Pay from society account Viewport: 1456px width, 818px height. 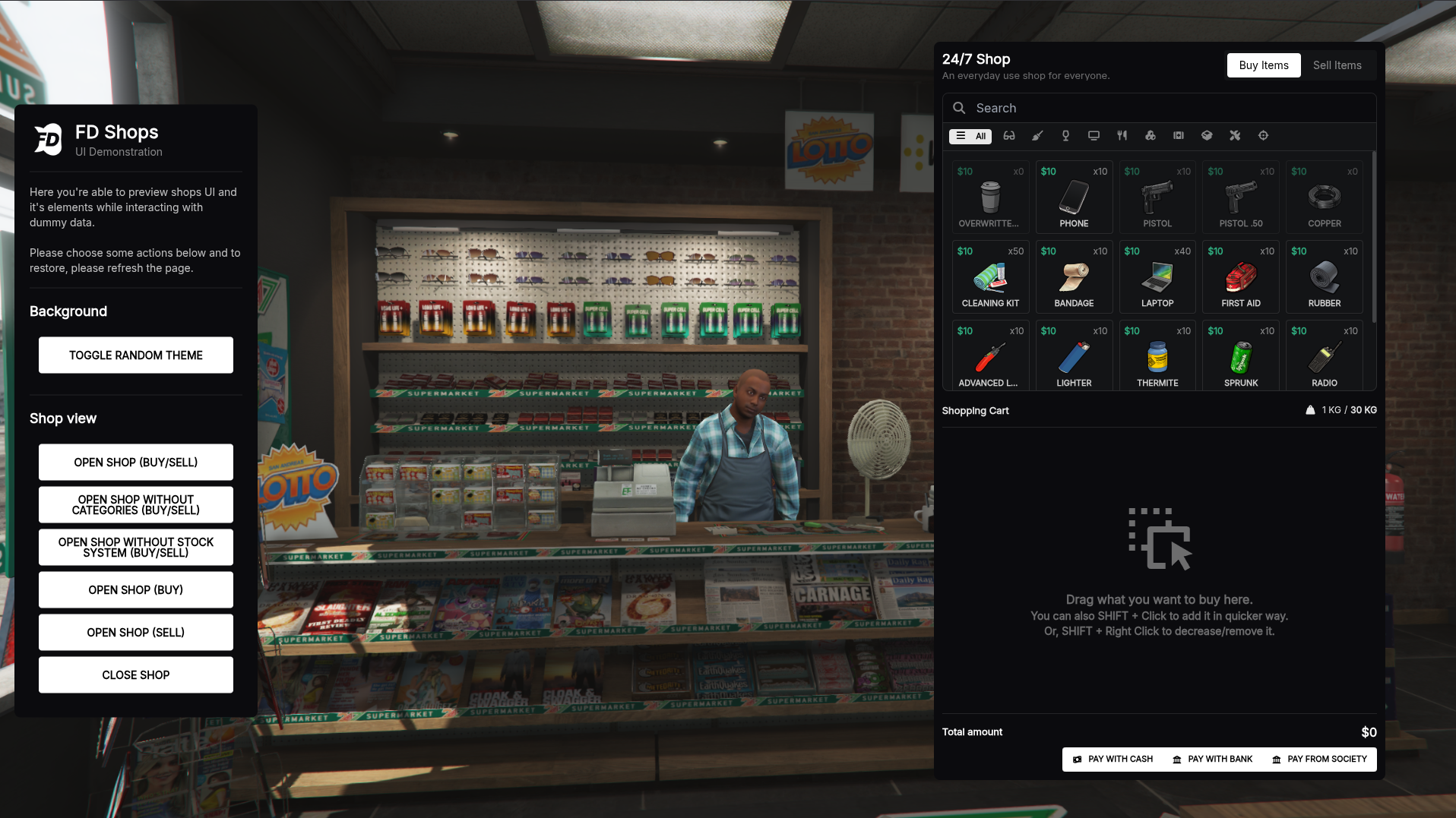tap(1319, 759)
